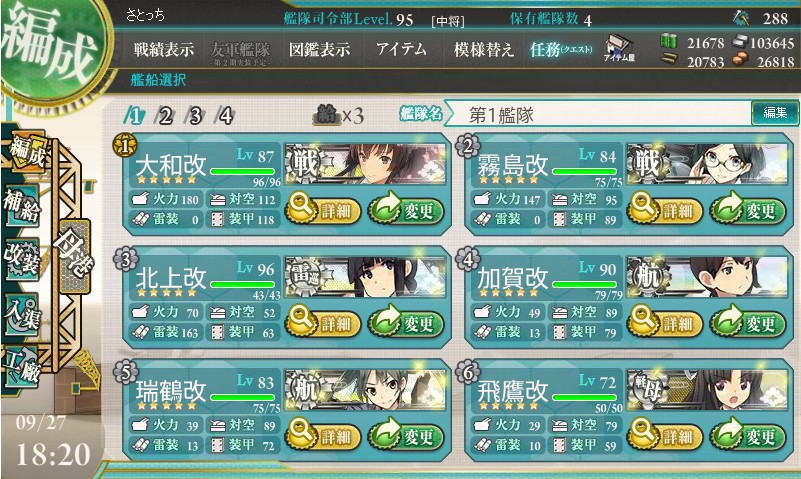Open the 任務 quest menu
This screenshot has width=801, height=479.
pyautogui.click(x=560, y=50)
